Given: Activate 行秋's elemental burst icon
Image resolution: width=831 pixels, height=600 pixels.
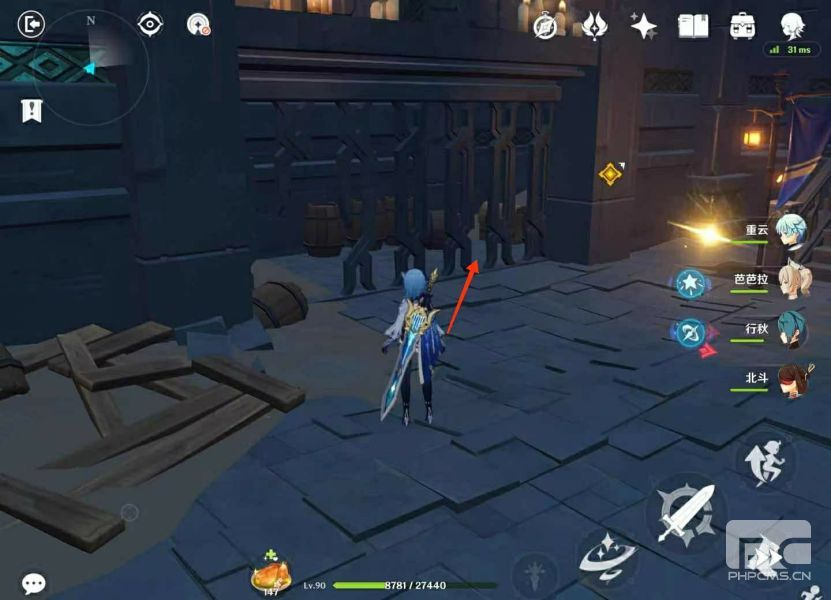Looking at the screenshot, I should click(690, 333).
